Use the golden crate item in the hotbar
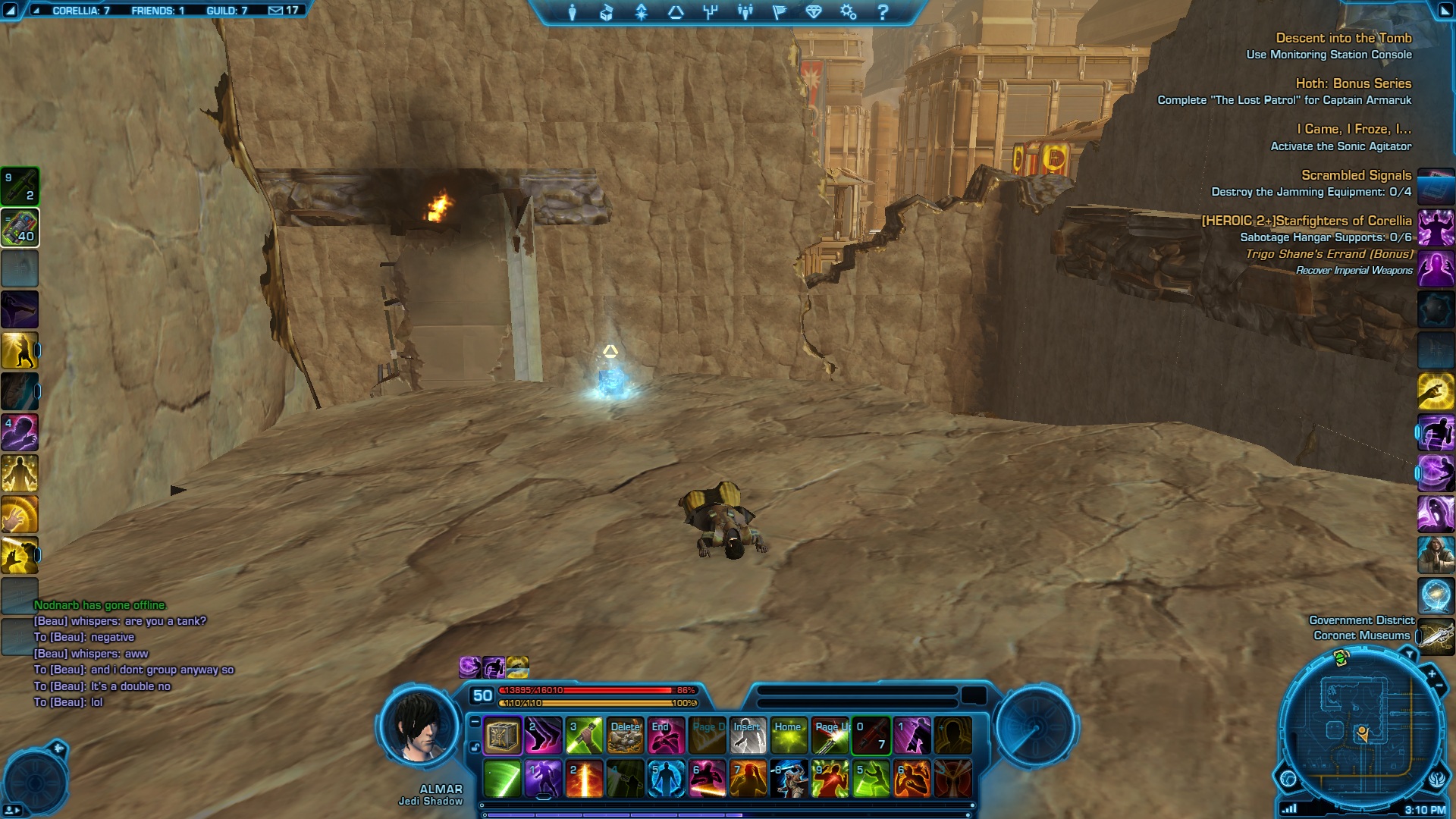 pyautogui.click(x=502, y=736)
